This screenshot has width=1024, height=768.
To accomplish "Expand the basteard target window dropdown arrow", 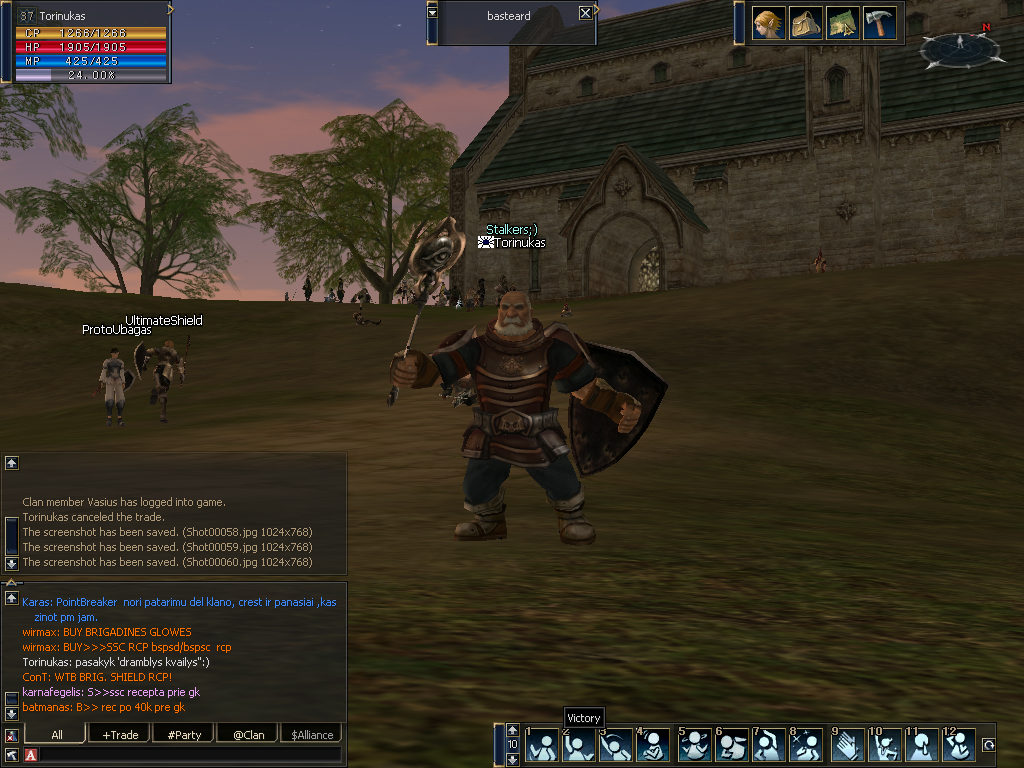I will pyautogui.click(x=432, y=13).
